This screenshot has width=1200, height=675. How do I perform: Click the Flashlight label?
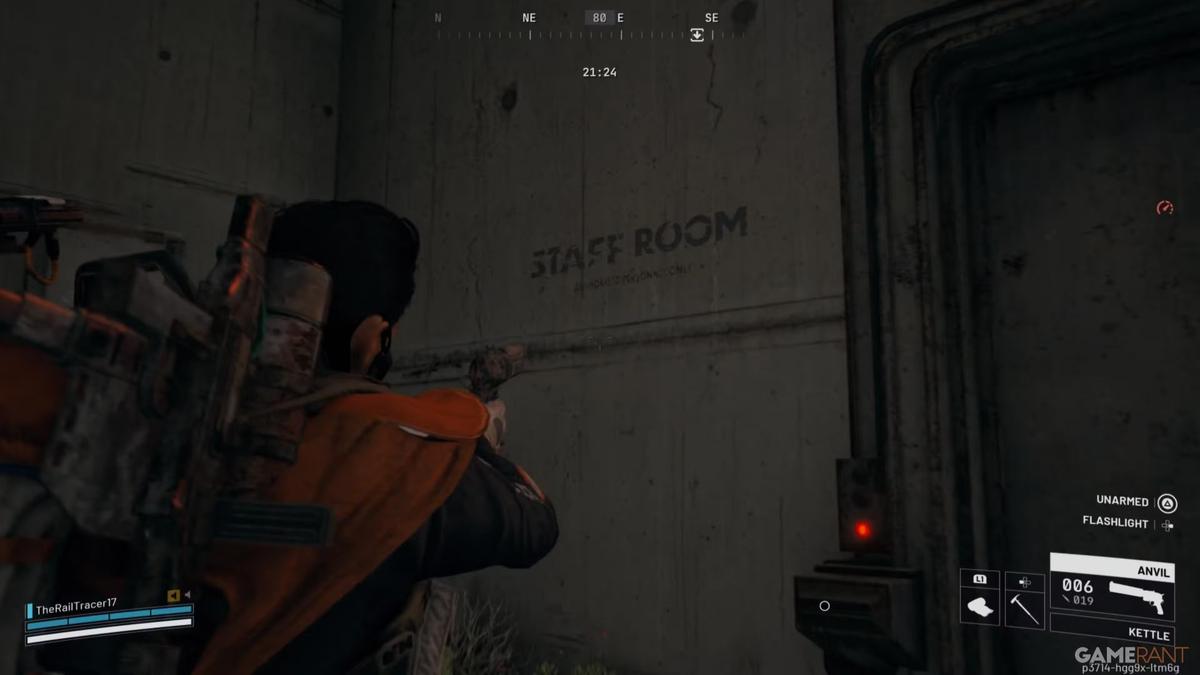coord(1115,521)
